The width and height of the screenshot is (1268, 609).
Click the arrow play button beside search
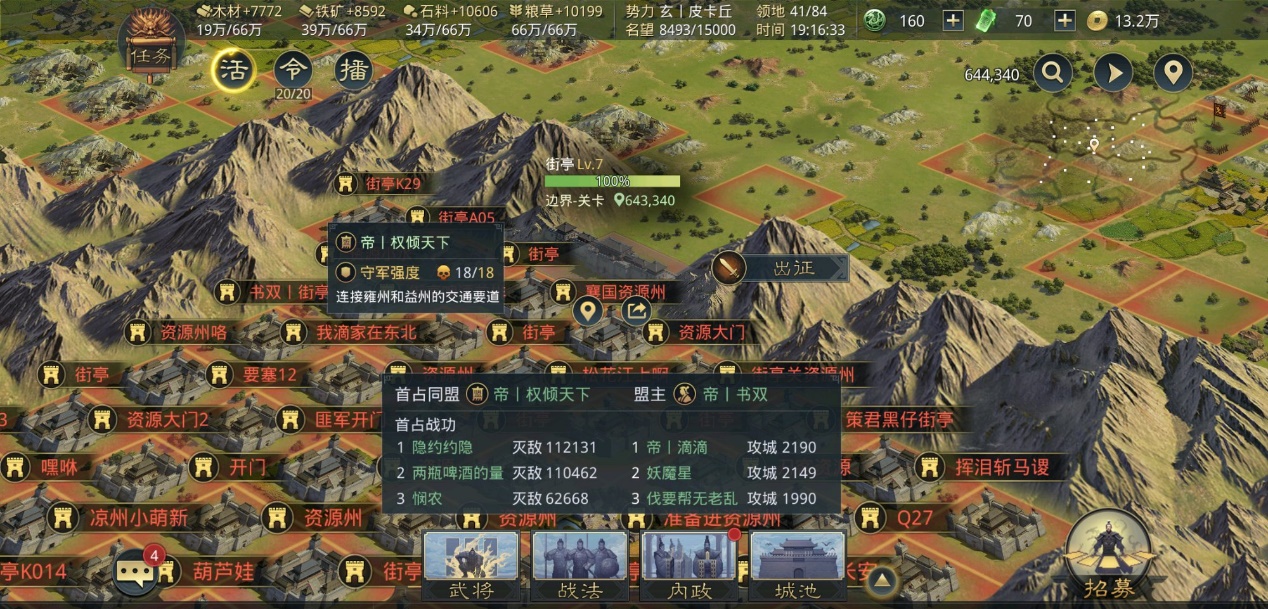[x=1113, y=72]
